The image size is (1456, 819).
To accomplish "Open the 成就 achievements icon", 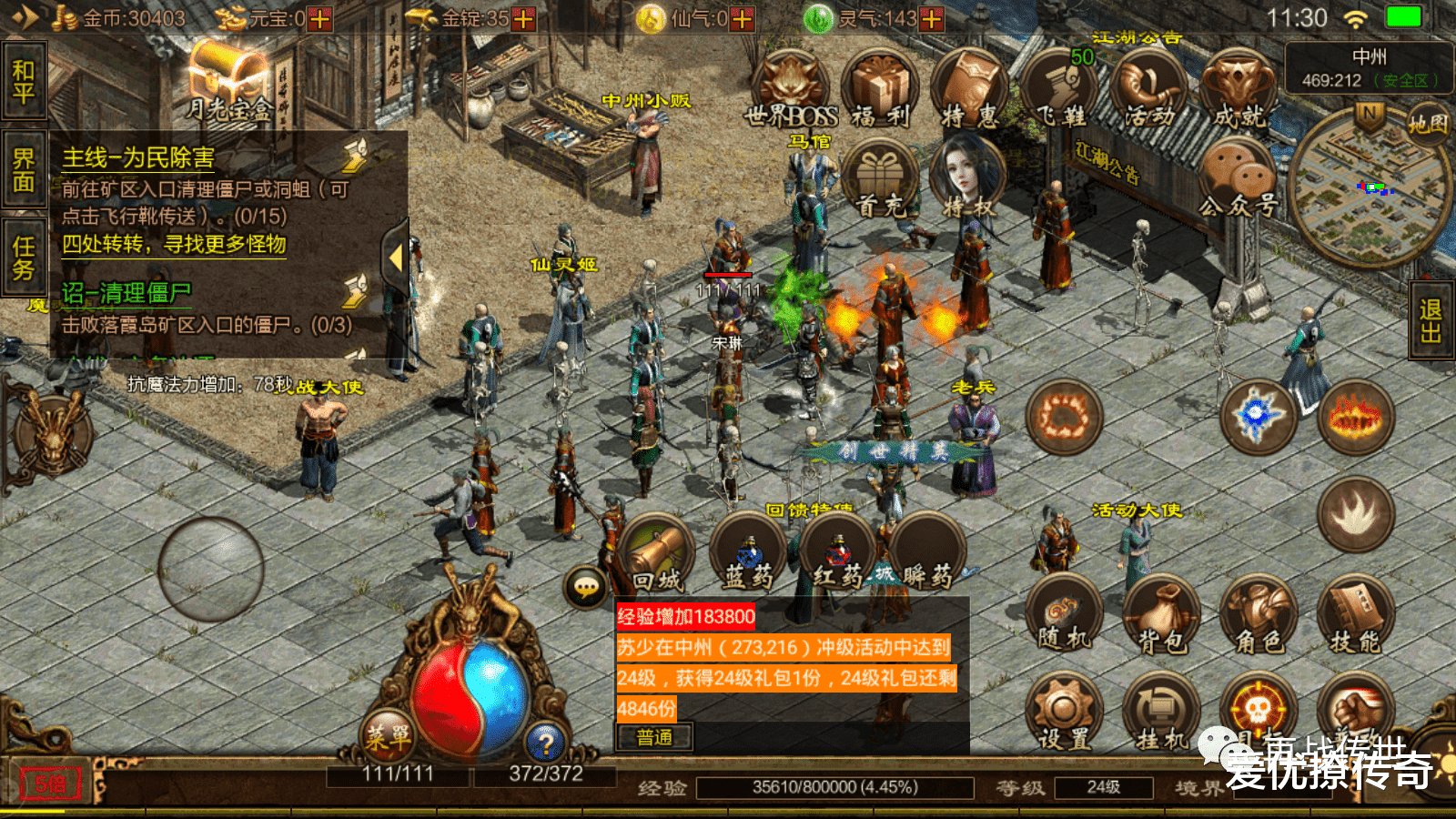I will point(1239,89).
